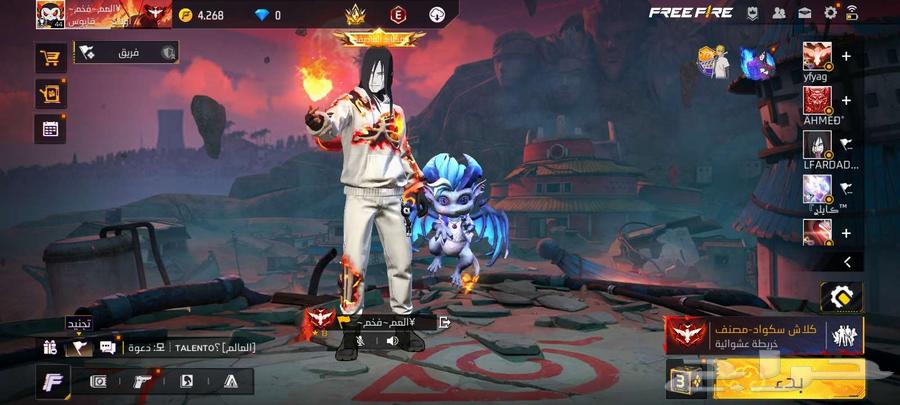
Task: Open the weapons pistol tab
Action: tap(142, 381)
